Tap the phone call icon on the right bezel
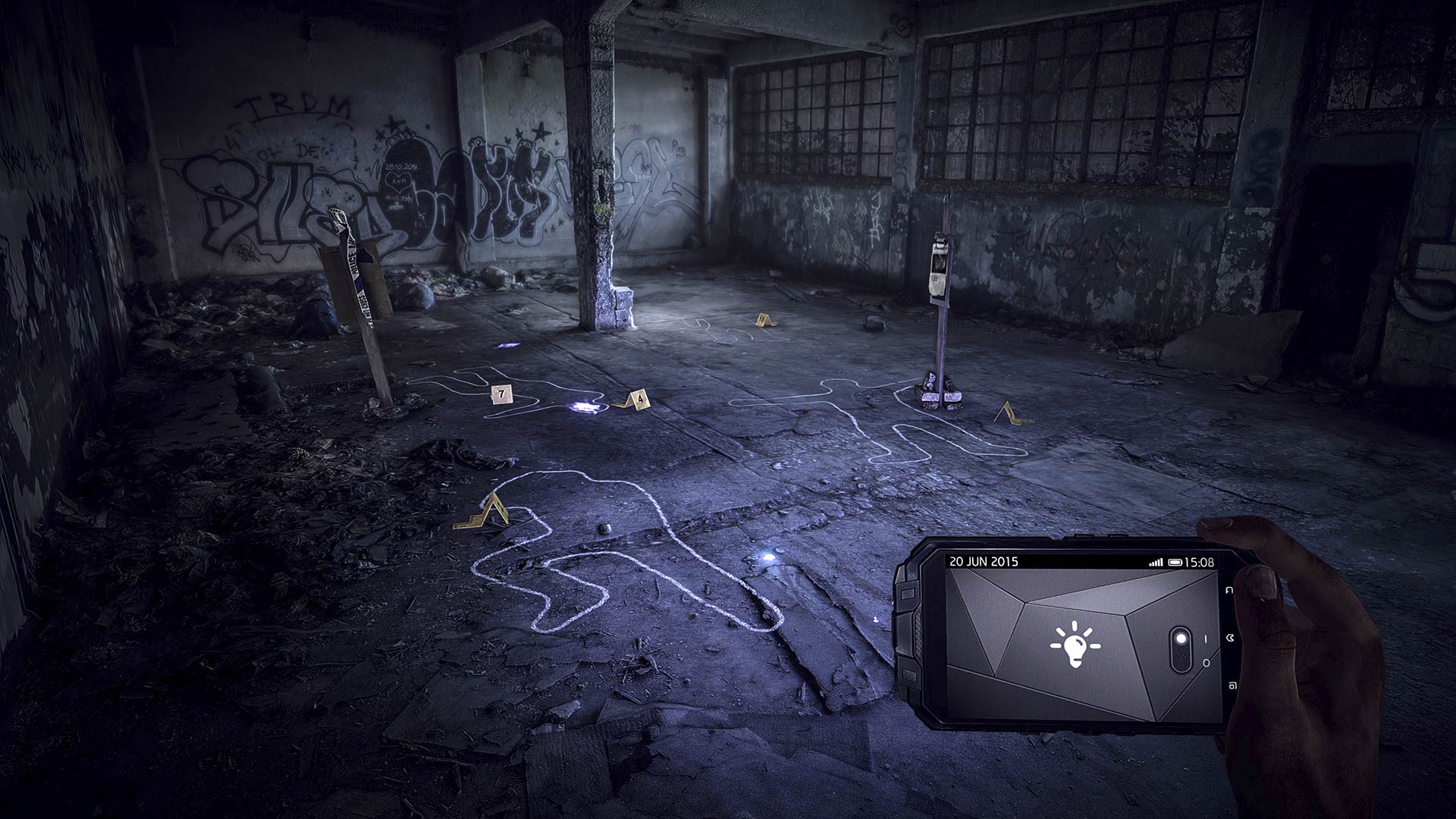Viewport: 1456px width, 819px height. click(1230, 638)
